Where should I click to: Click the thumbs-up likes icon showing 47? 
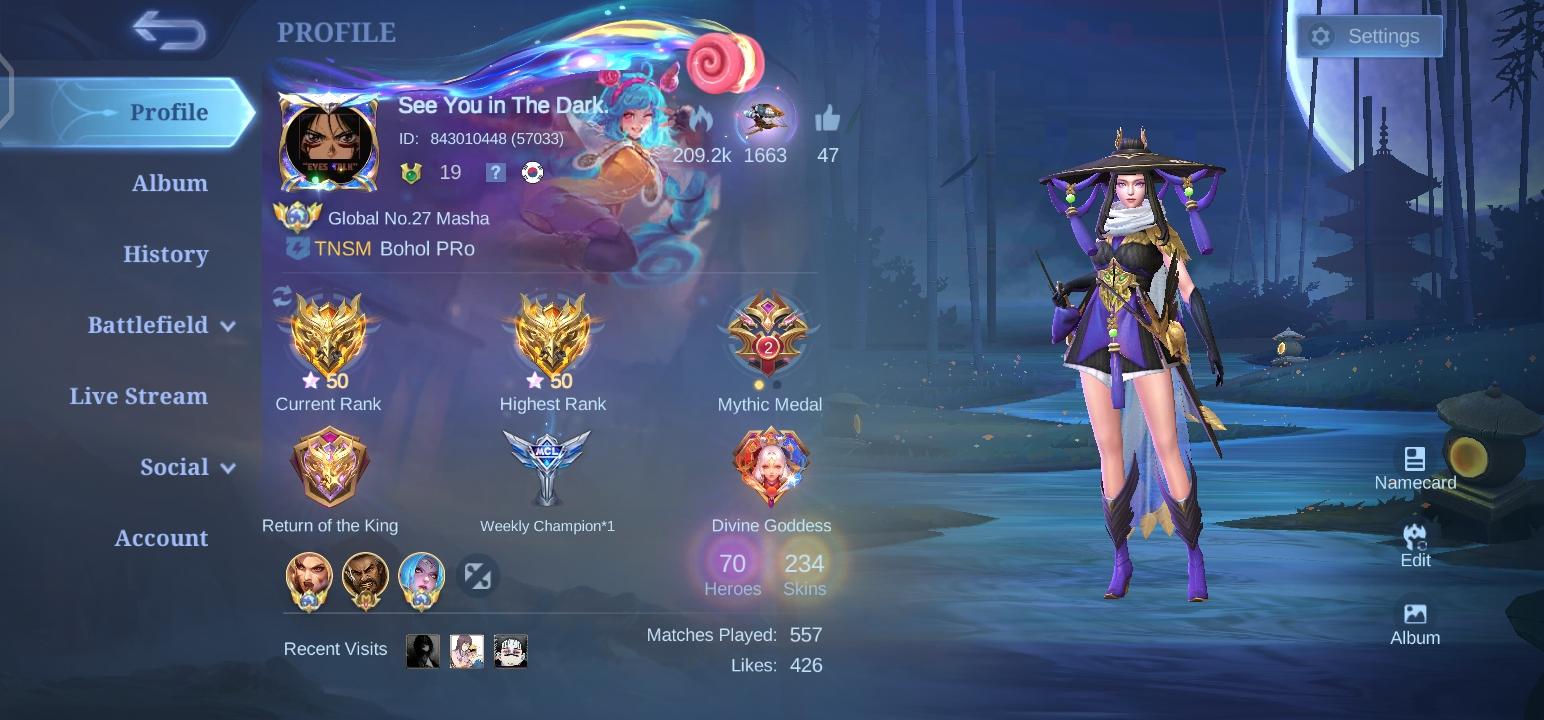828,120
